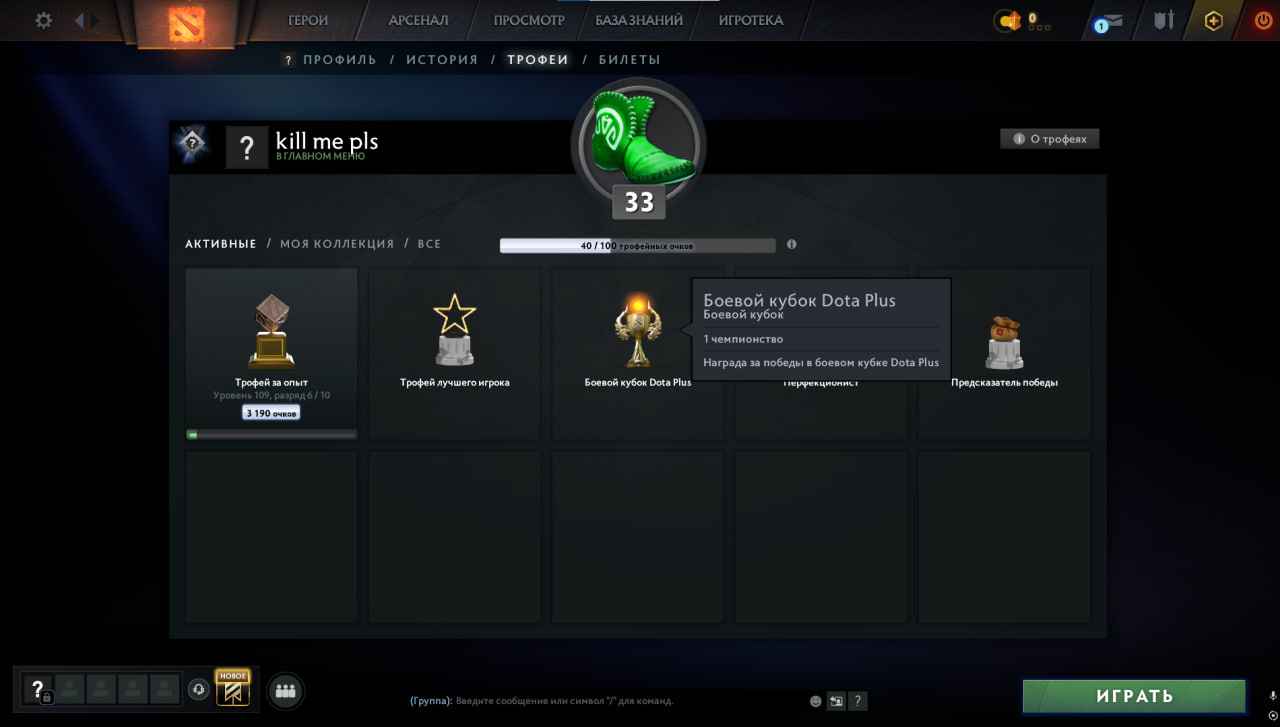
Task: Open the party finder group icon
Action: [285, 691]
